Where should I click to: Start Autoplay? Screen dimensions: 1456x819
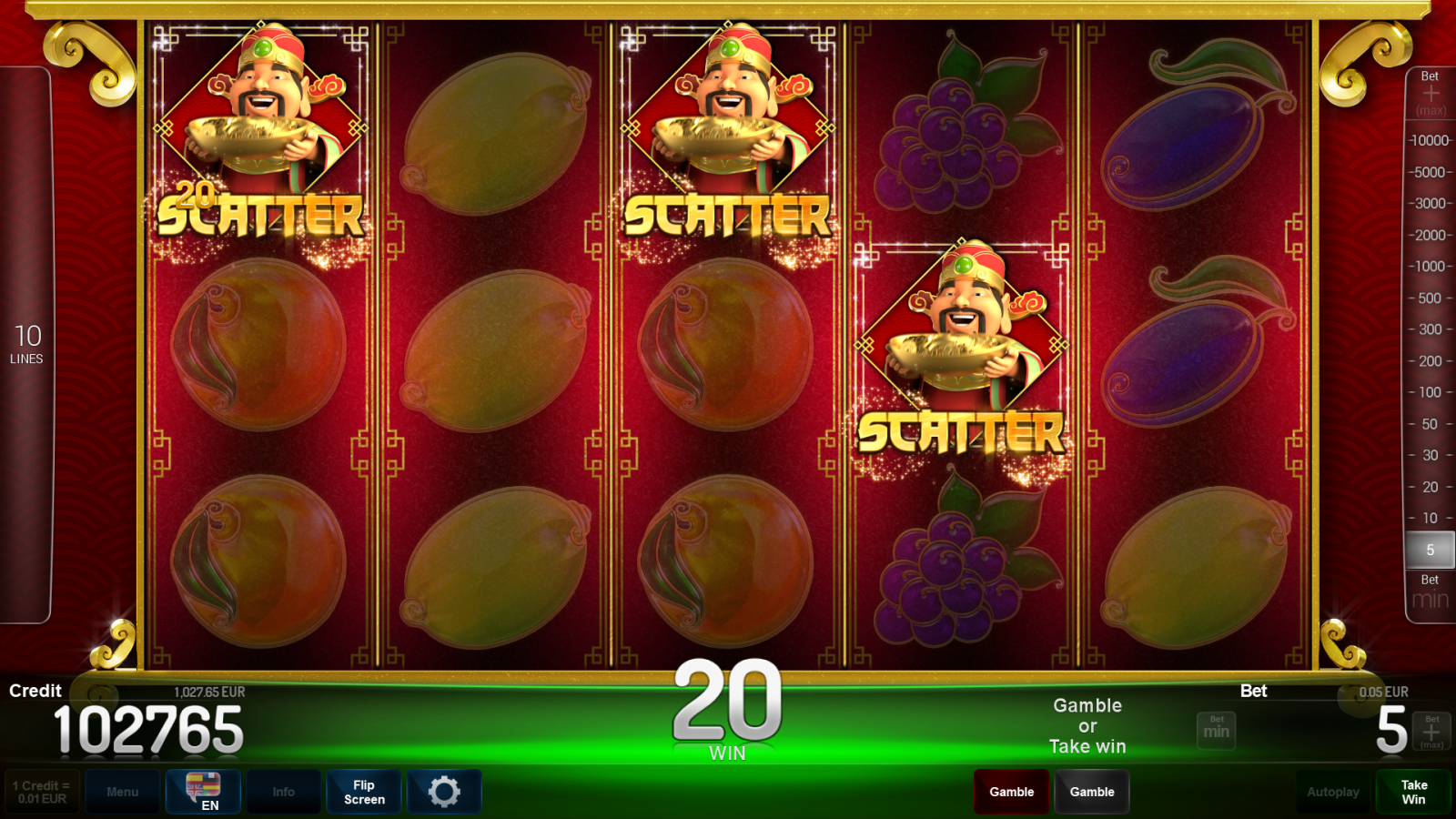(1333, 792)
